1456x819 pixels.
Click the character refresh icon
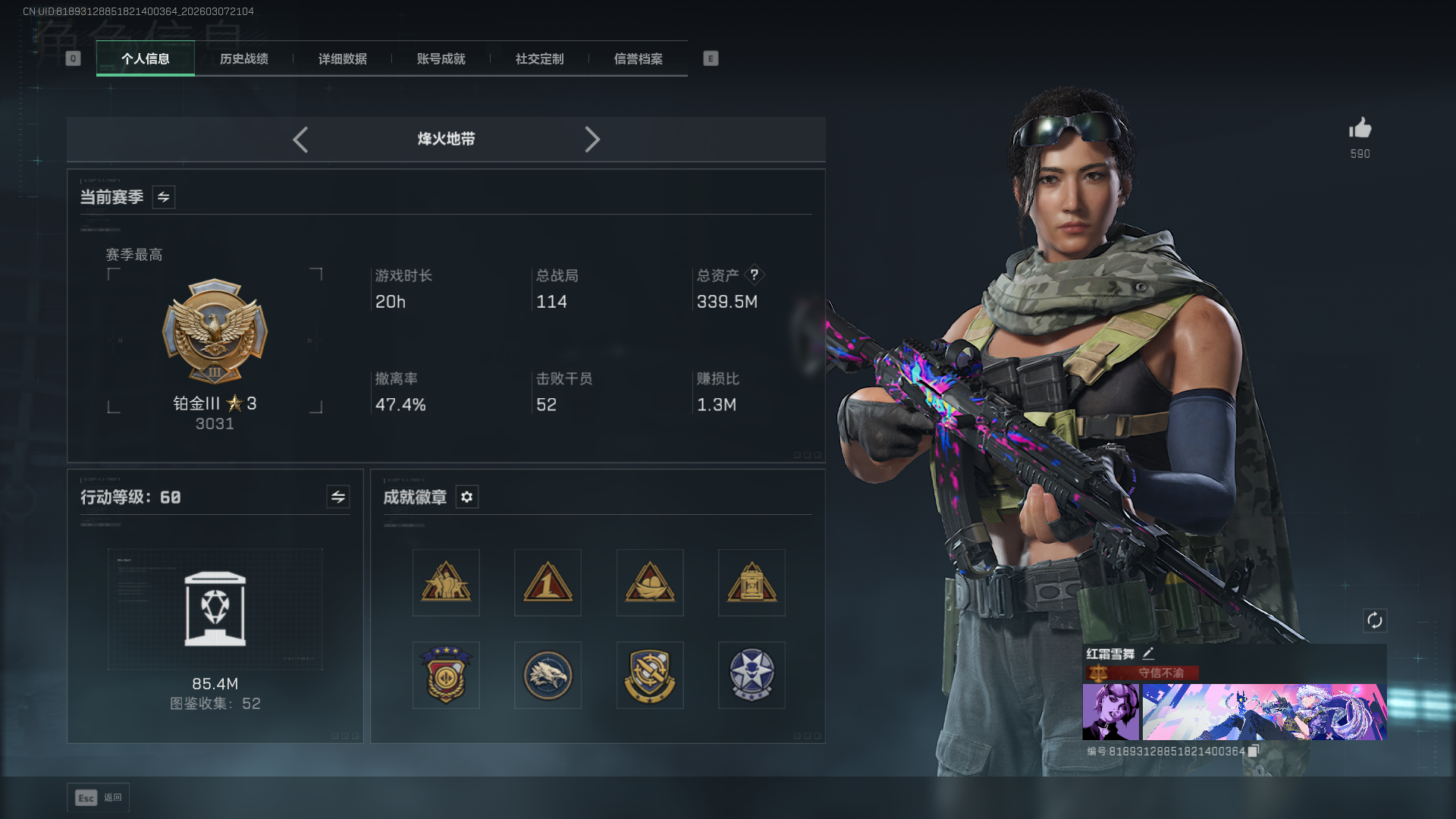pyautogui.click(x=1376, y=620)
